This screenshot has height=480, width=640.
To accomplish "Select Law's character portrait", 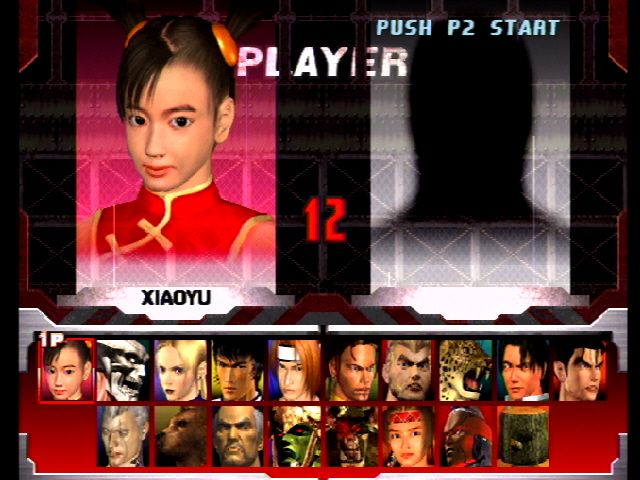I will click(238, 370).
